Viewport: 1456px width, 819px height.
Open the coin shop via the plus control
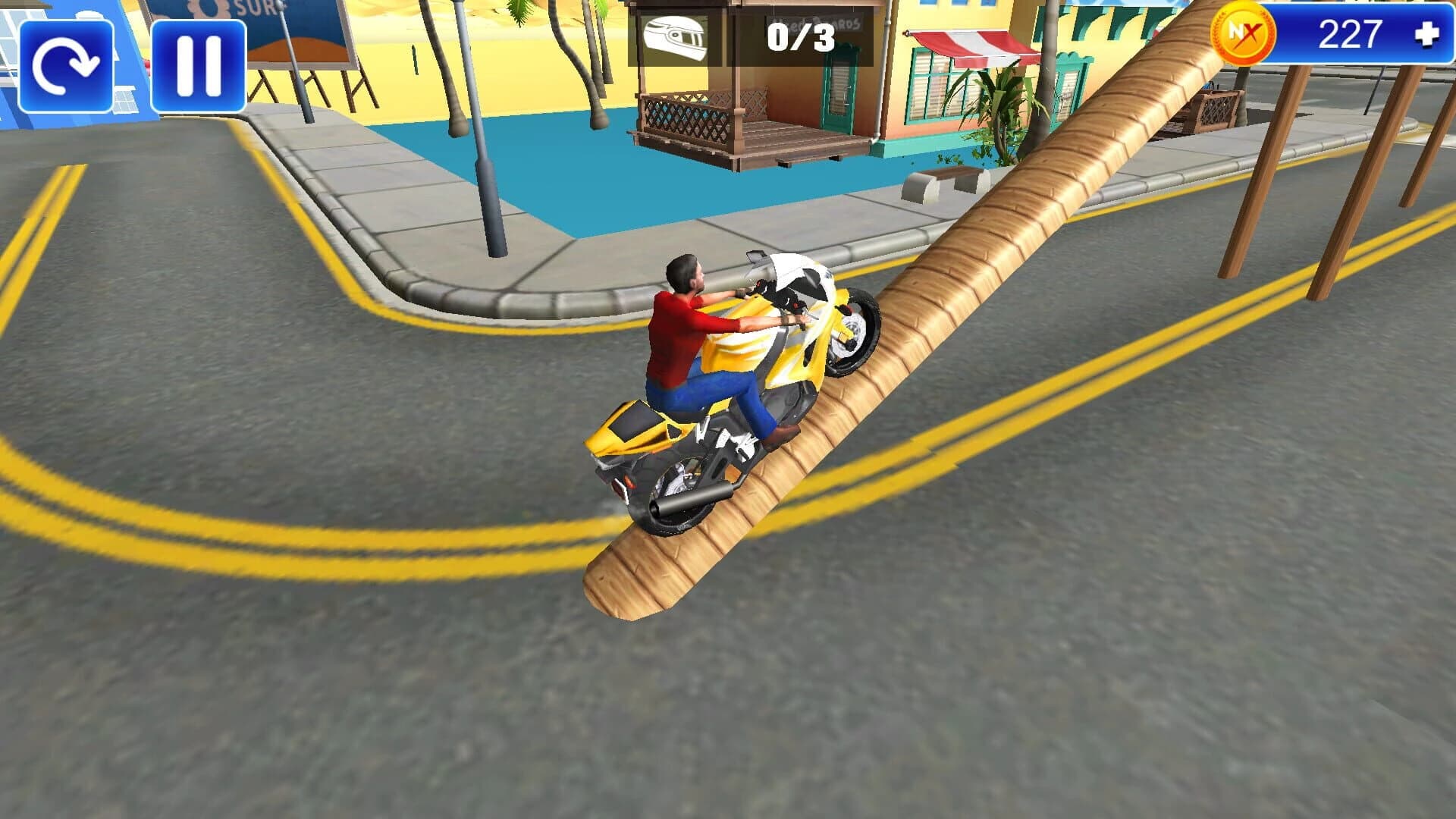pos(1427,33)
